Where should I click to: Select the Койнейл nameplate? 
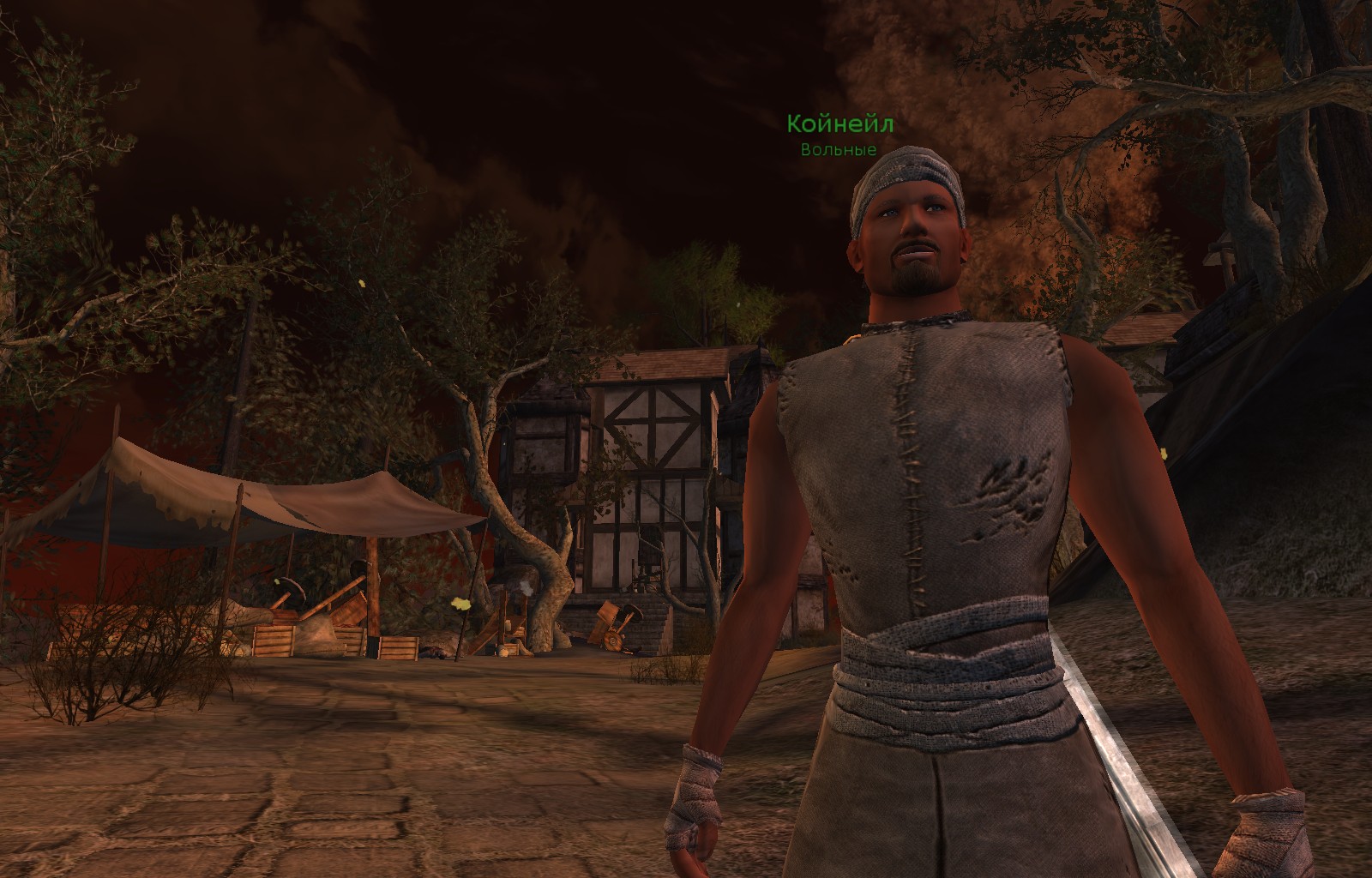[839, 125]
